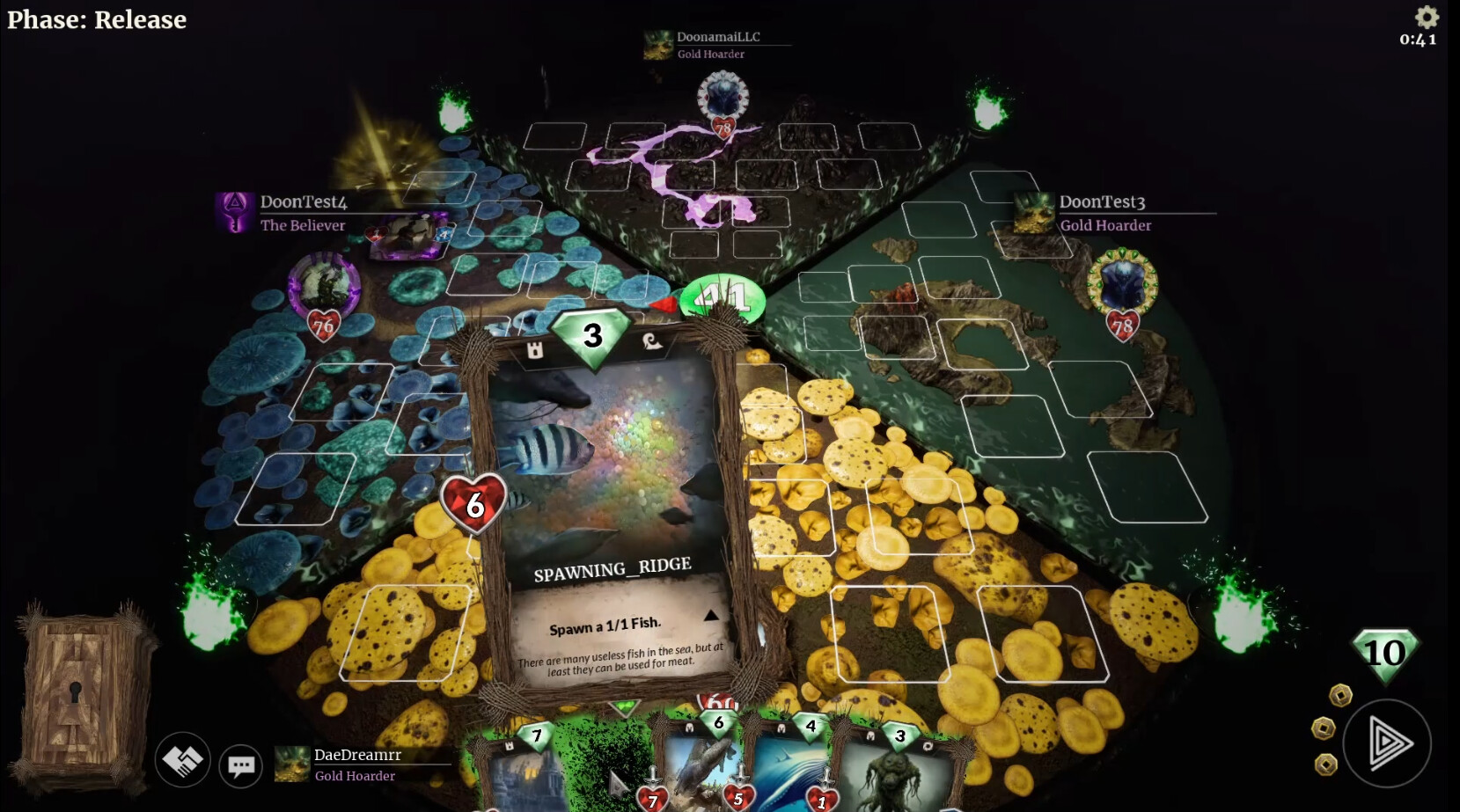The width and height of the screenshot is (1460, 812).
Task: Click DoonTest4's The Believer nameplate
Action: pos(303,225)
